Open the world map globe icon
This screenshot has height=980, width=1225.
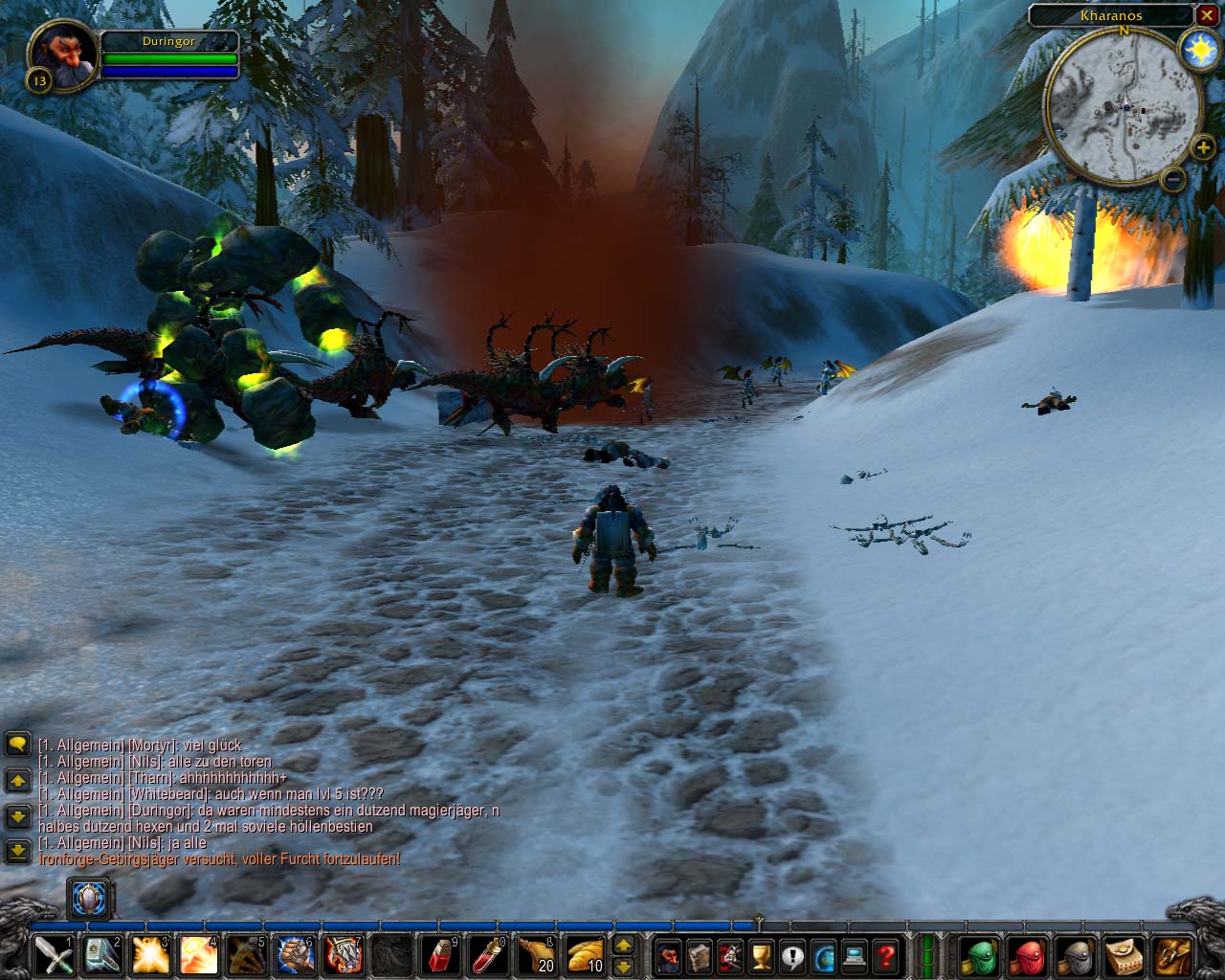[x=823, y=955]
